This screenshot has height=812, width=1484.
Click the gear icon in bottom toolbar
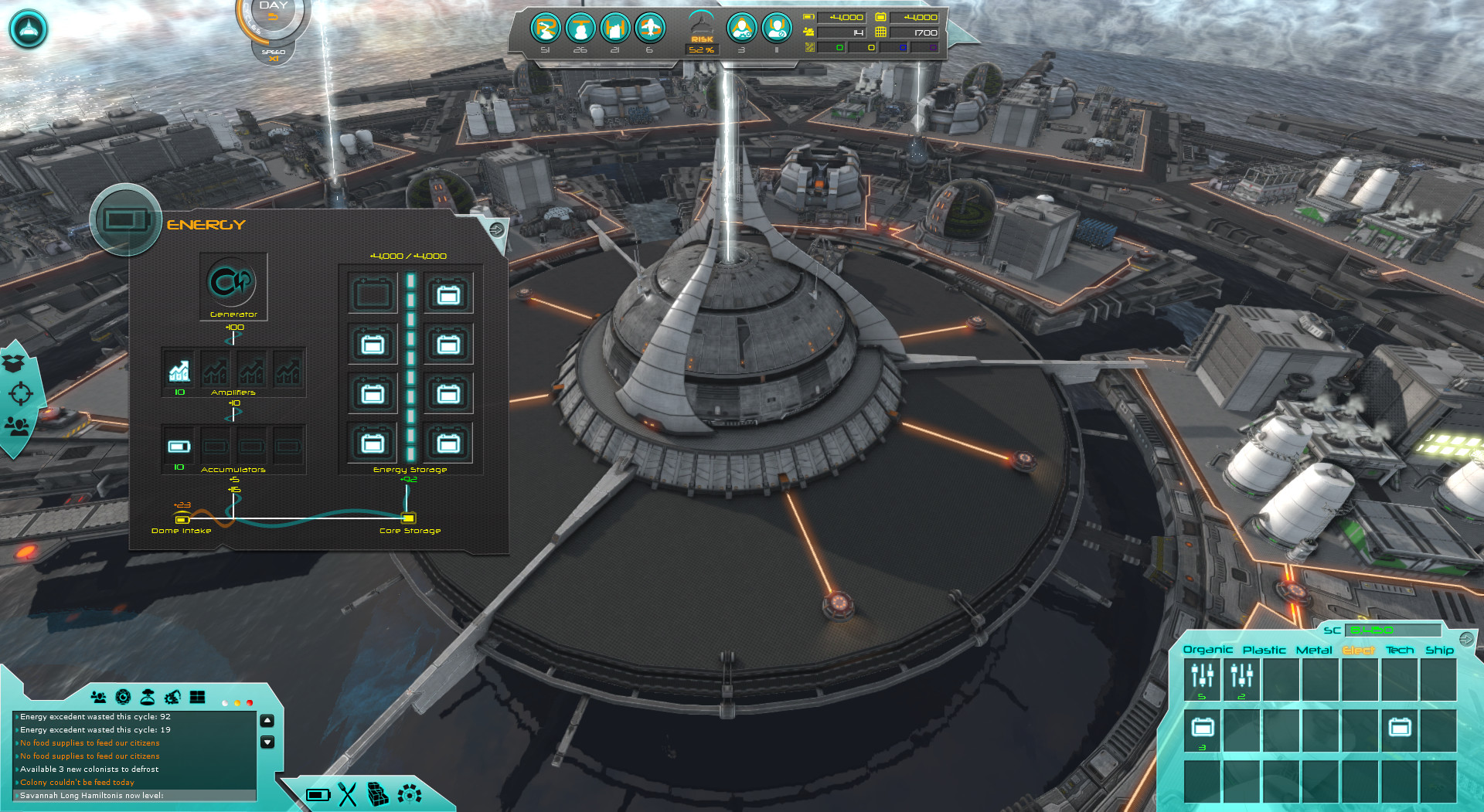[x=409, y=794]
